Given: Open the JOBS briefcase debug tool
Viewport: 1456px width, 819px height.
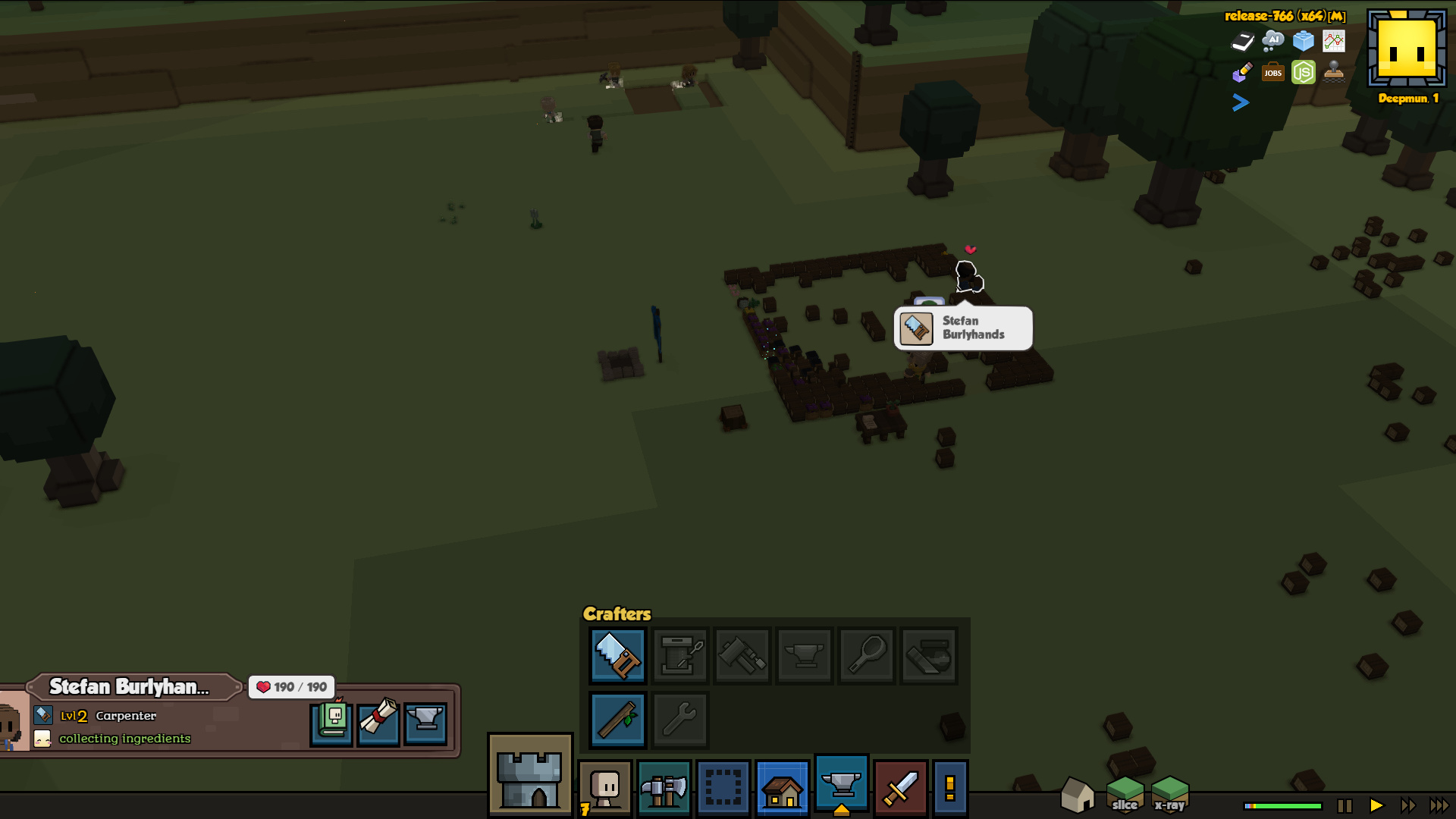Looking at the screenshot, I should 1272,73.
